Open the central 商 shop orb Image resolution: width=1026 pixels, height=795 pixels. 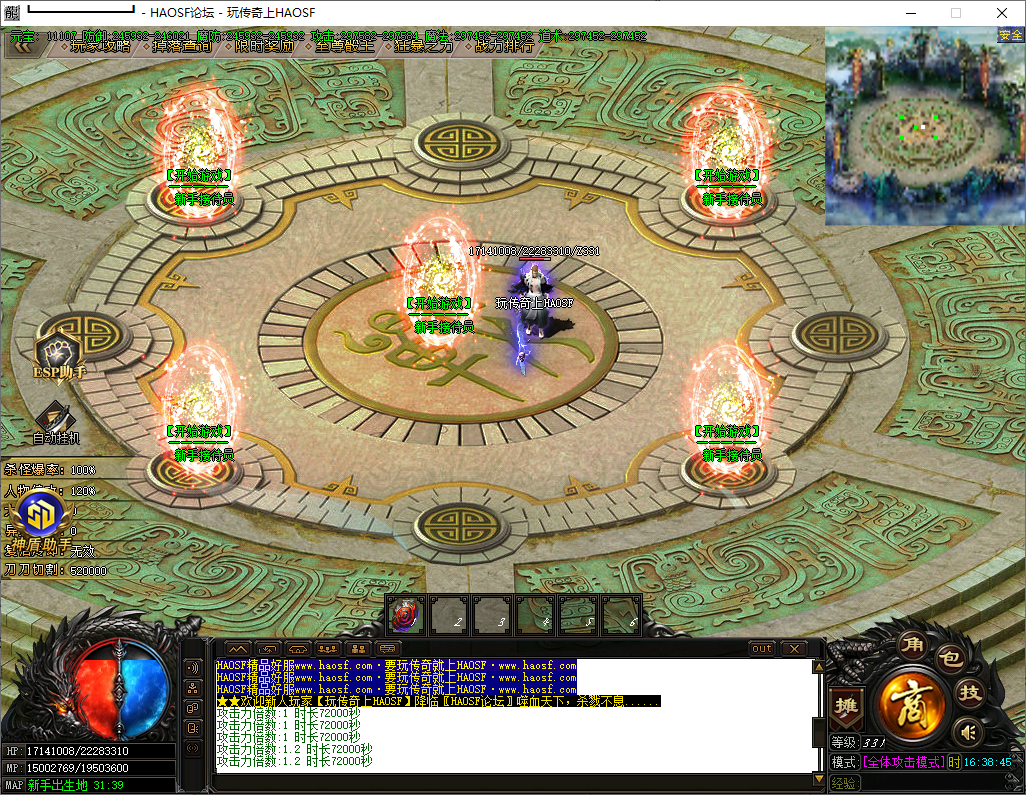[912, 704]
